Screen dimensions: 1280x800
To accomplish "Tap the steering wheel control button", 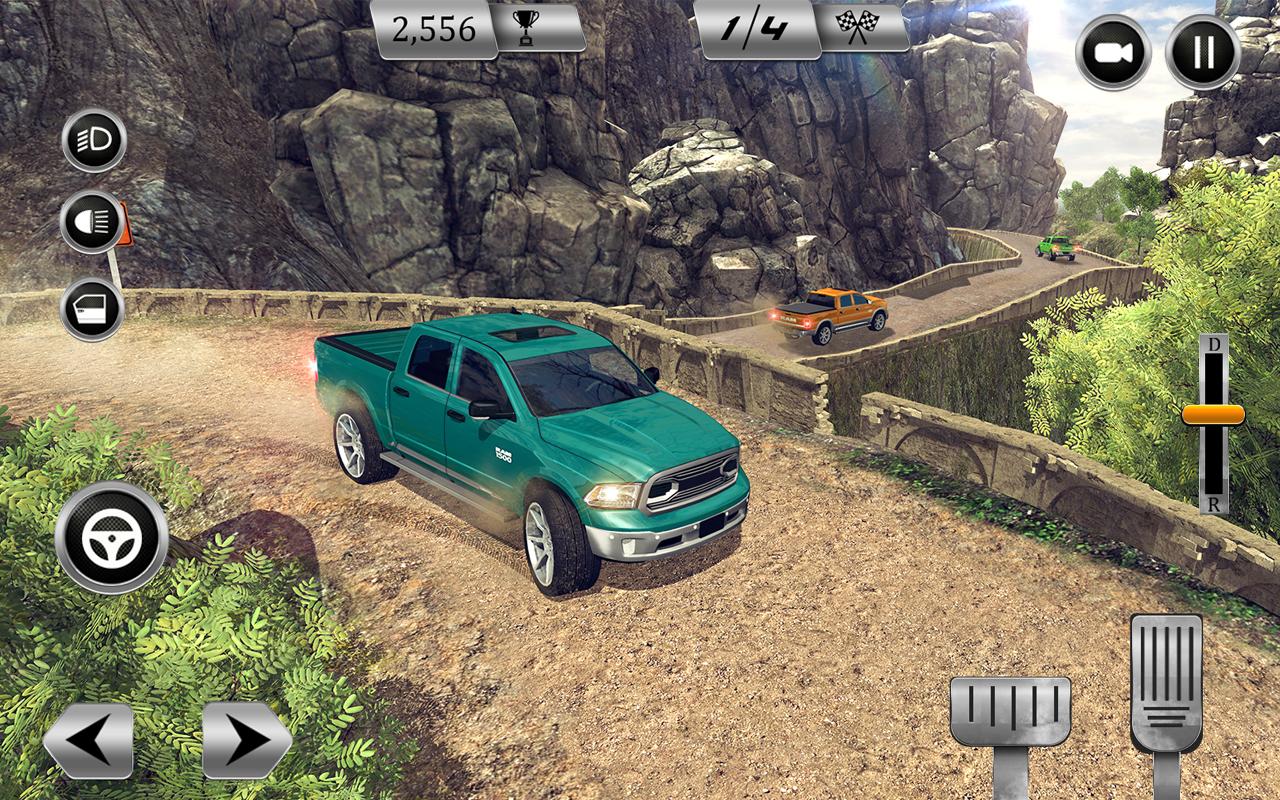I will (111, 538).
